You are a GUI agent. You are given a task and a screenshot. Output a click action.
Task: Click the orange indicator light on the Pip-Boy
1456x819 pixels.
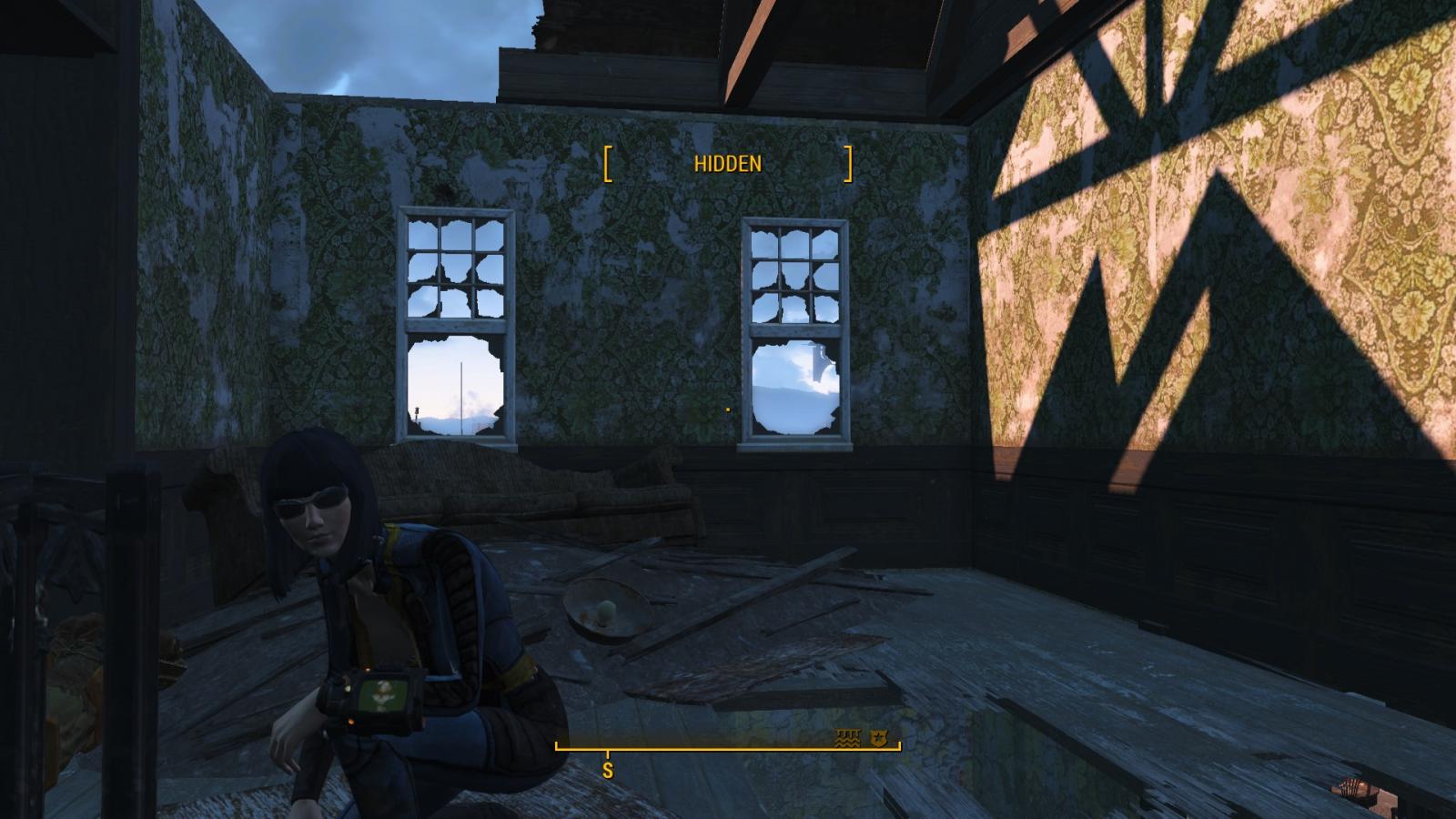(x=352, y=722)
